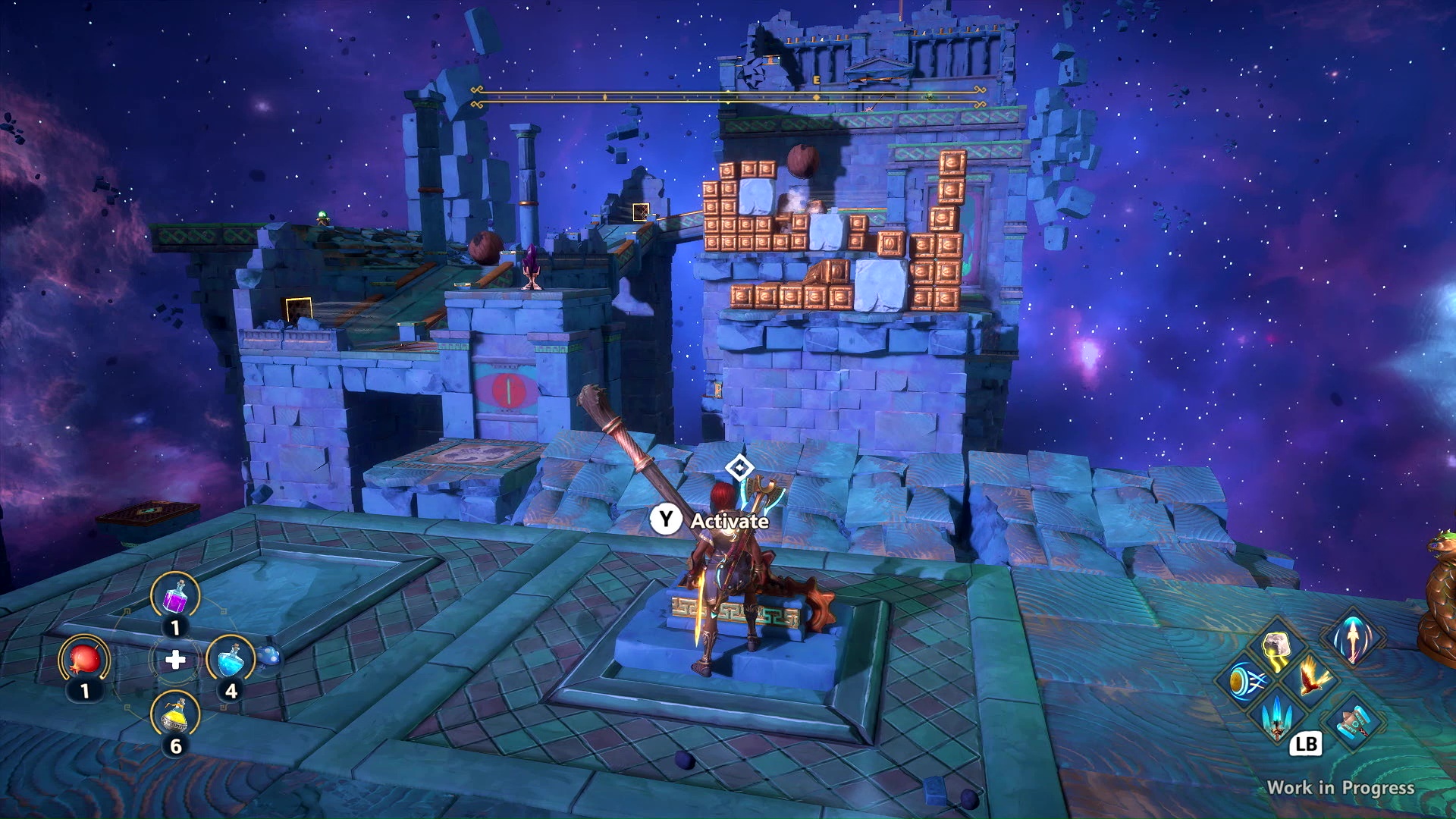Select the purple potion slot
Viewport: 1456px width, 819px height.
[175, 596]
